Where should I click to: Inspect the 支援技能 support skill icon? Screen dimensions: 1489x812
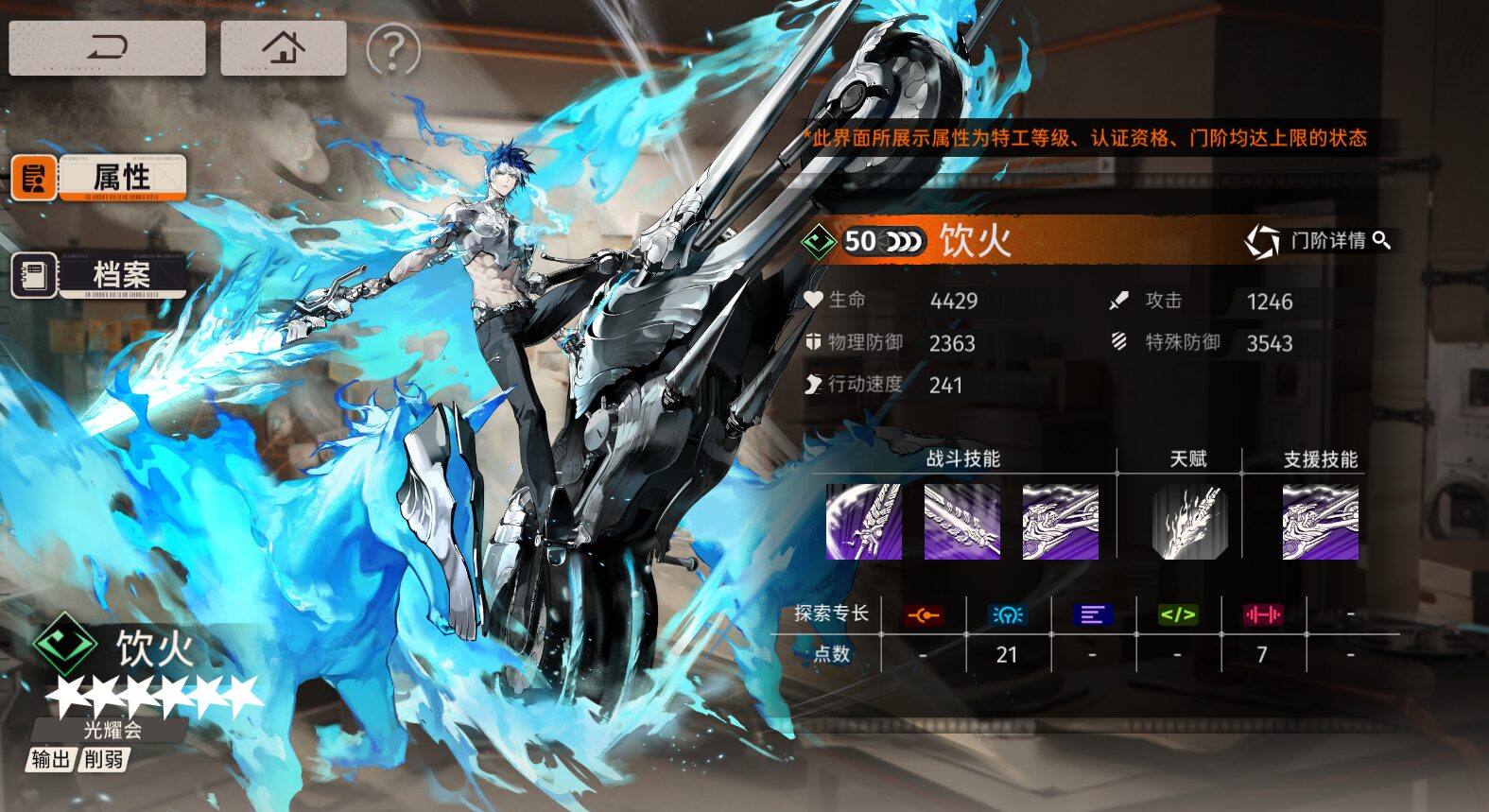pos(1320,522)
